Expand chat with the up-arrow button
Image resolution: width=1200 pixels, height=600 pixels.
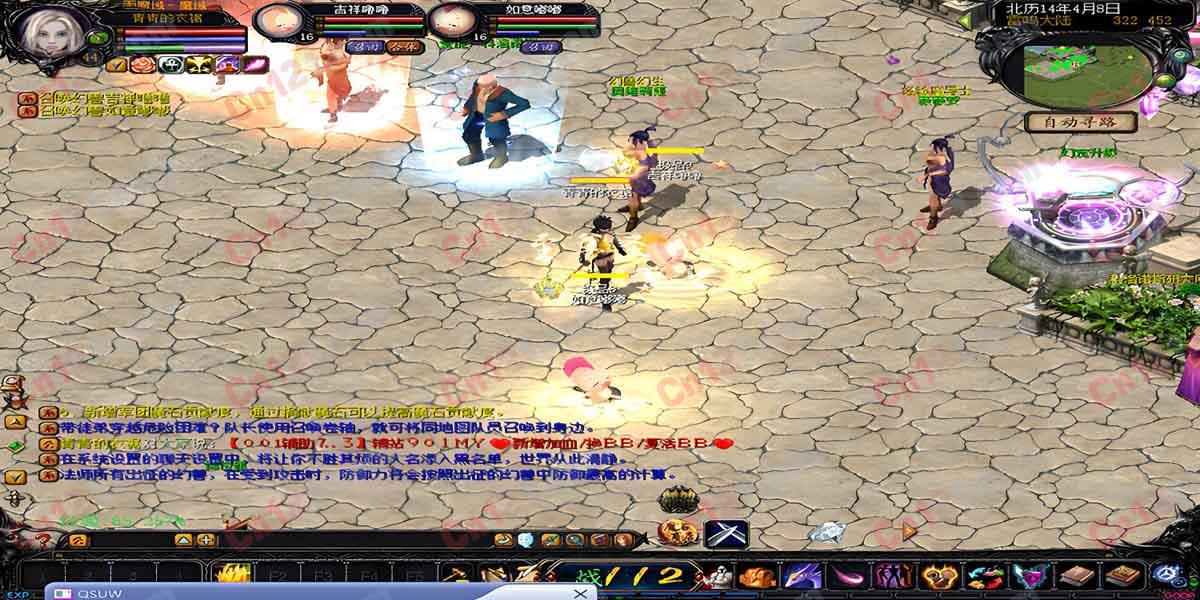pyautogui.click(x=183, y=540)
